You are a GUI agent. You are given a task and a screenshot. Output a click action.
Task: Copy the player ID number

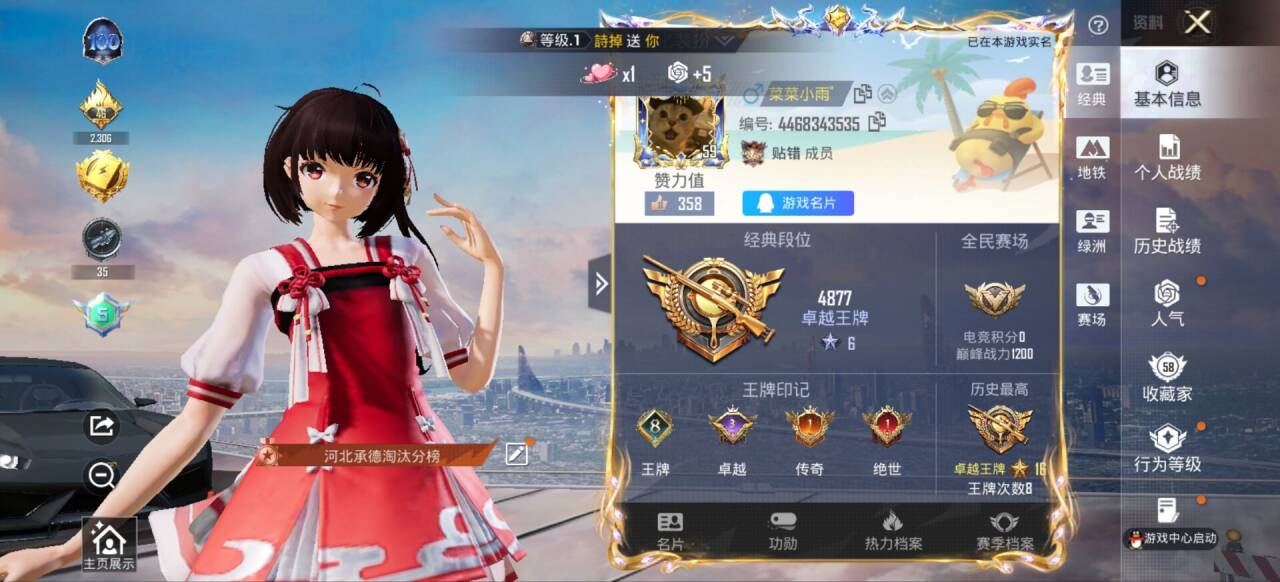(877, 123)
